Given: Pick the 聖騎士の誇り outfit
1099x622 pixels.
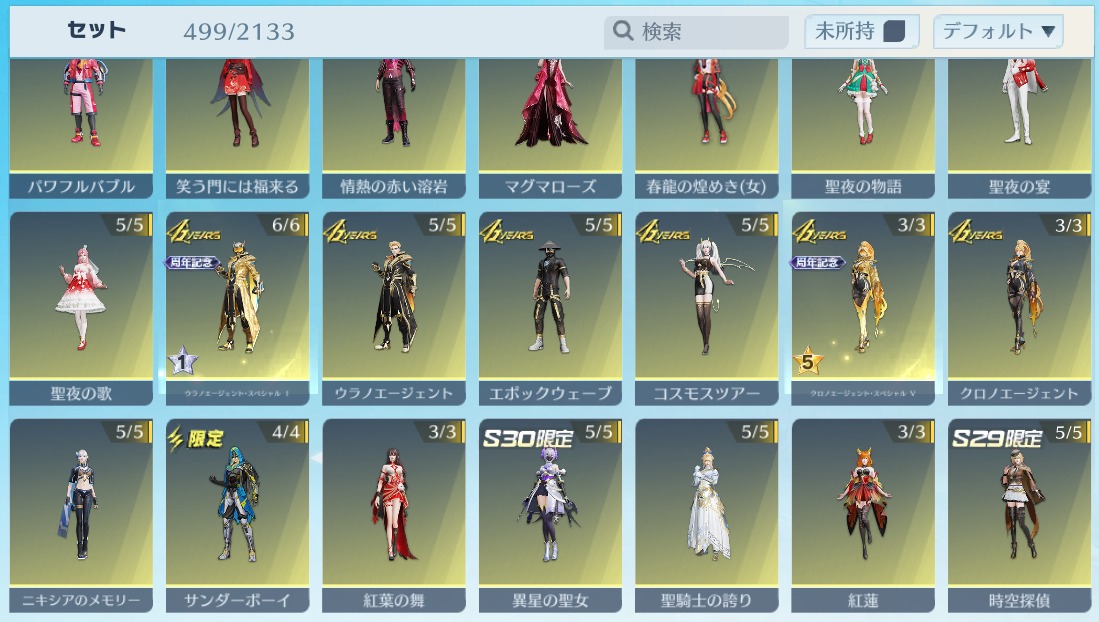Looking at the screenshot, I should tap(707, 513).
